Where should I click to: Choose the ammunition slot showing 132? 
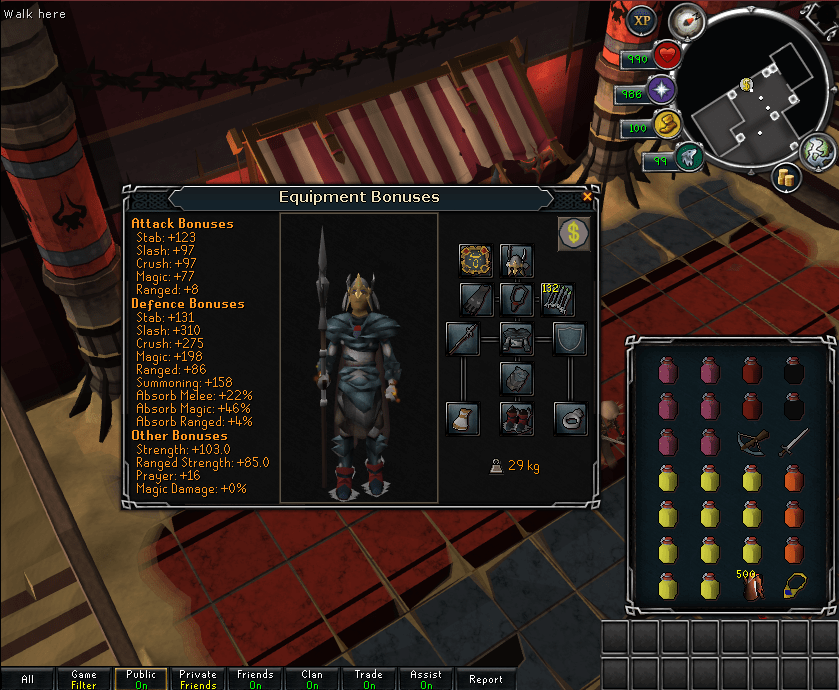click(556, 299)
